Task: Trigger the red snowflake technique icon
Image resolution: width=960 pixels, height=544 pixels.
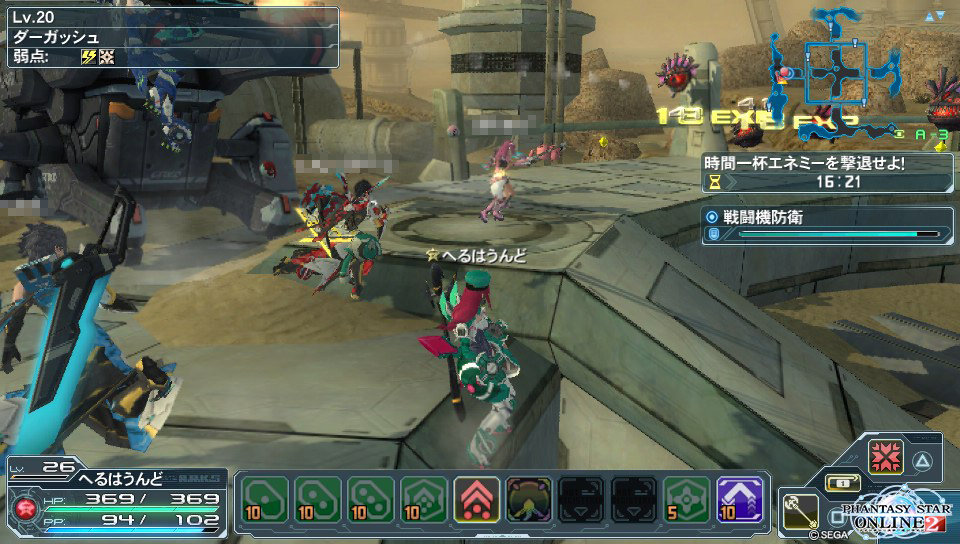Action: (x=886, y=458)
